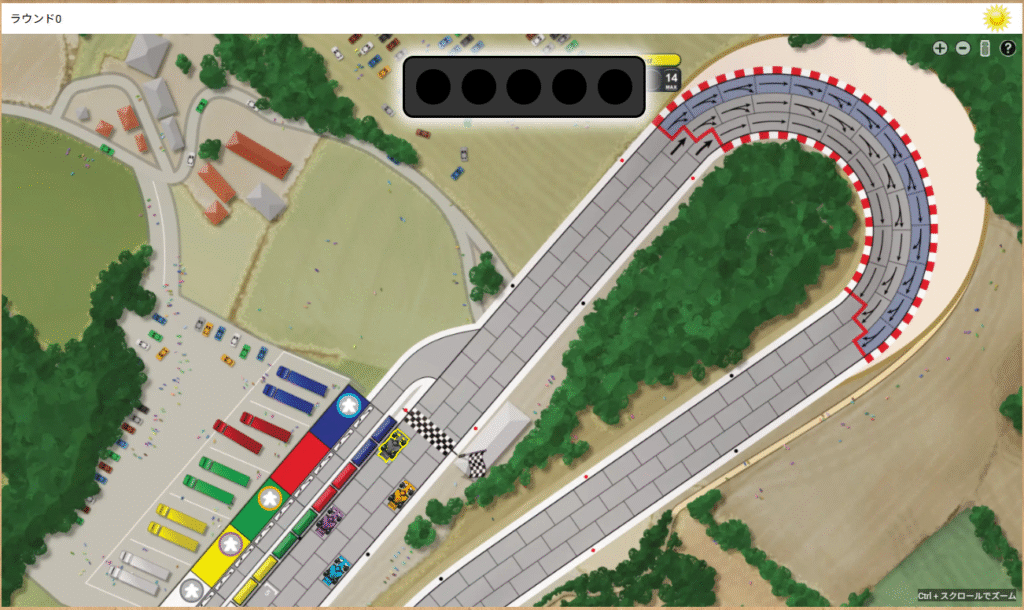The height and width of the screenshot is (610, 1024).
Task: Click the gray icon beside the help button
Action: point(985,48)
